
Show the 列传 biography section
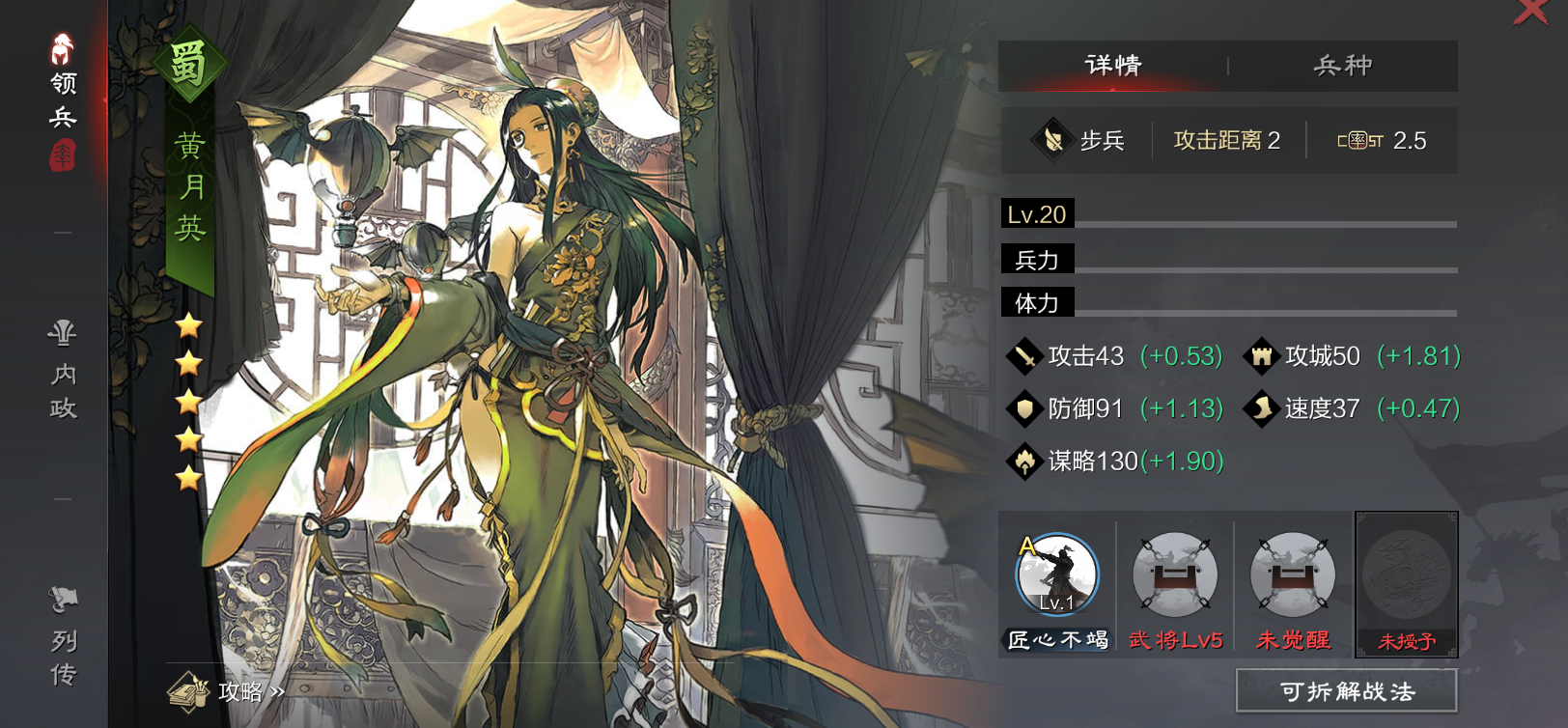(x=63, y=637)
